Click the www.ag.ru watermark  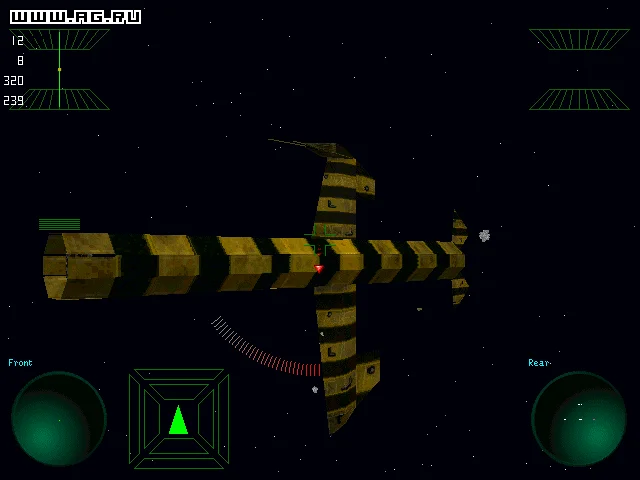coord(75,17)
